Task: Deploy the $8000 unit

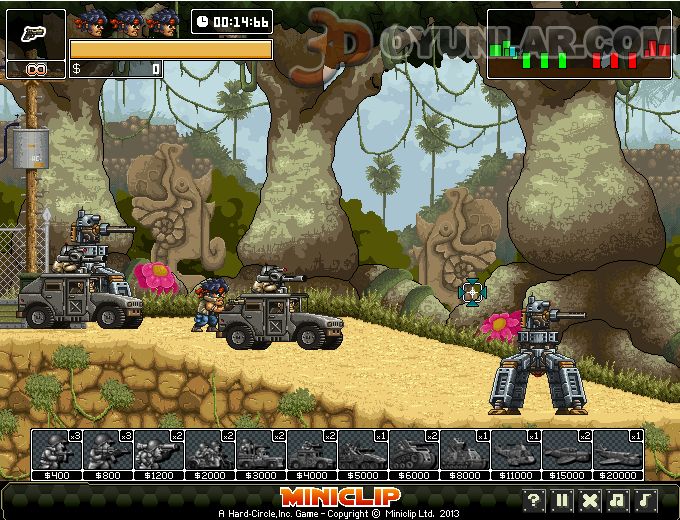Action: pos(464,450)
